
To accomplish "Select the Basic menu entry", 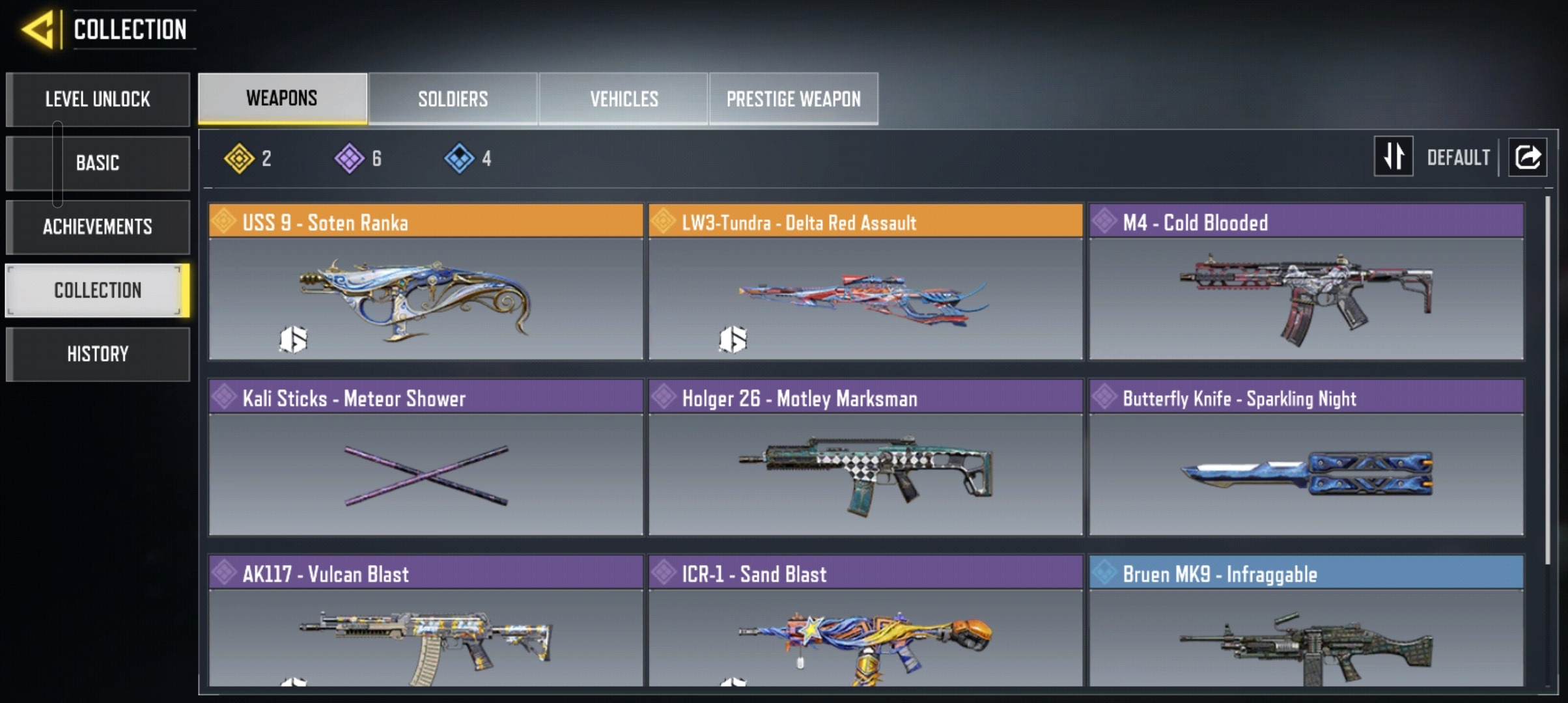I will [98, 163].
